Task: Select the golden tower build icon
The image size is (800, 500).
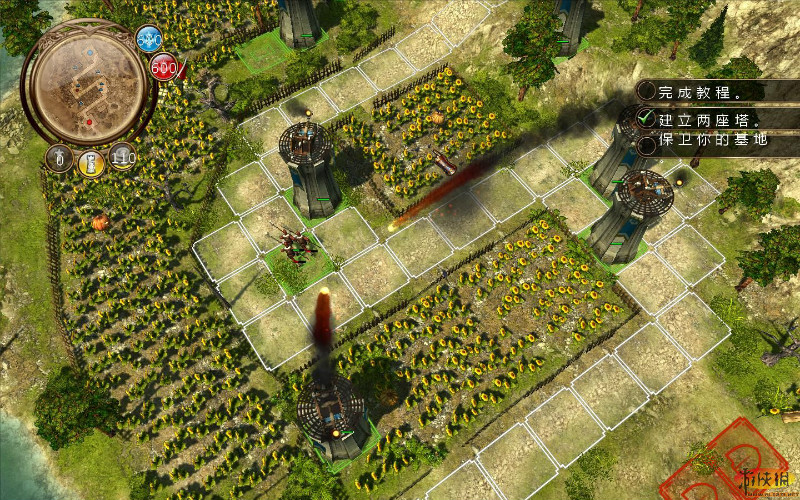Action: [91, 161]
